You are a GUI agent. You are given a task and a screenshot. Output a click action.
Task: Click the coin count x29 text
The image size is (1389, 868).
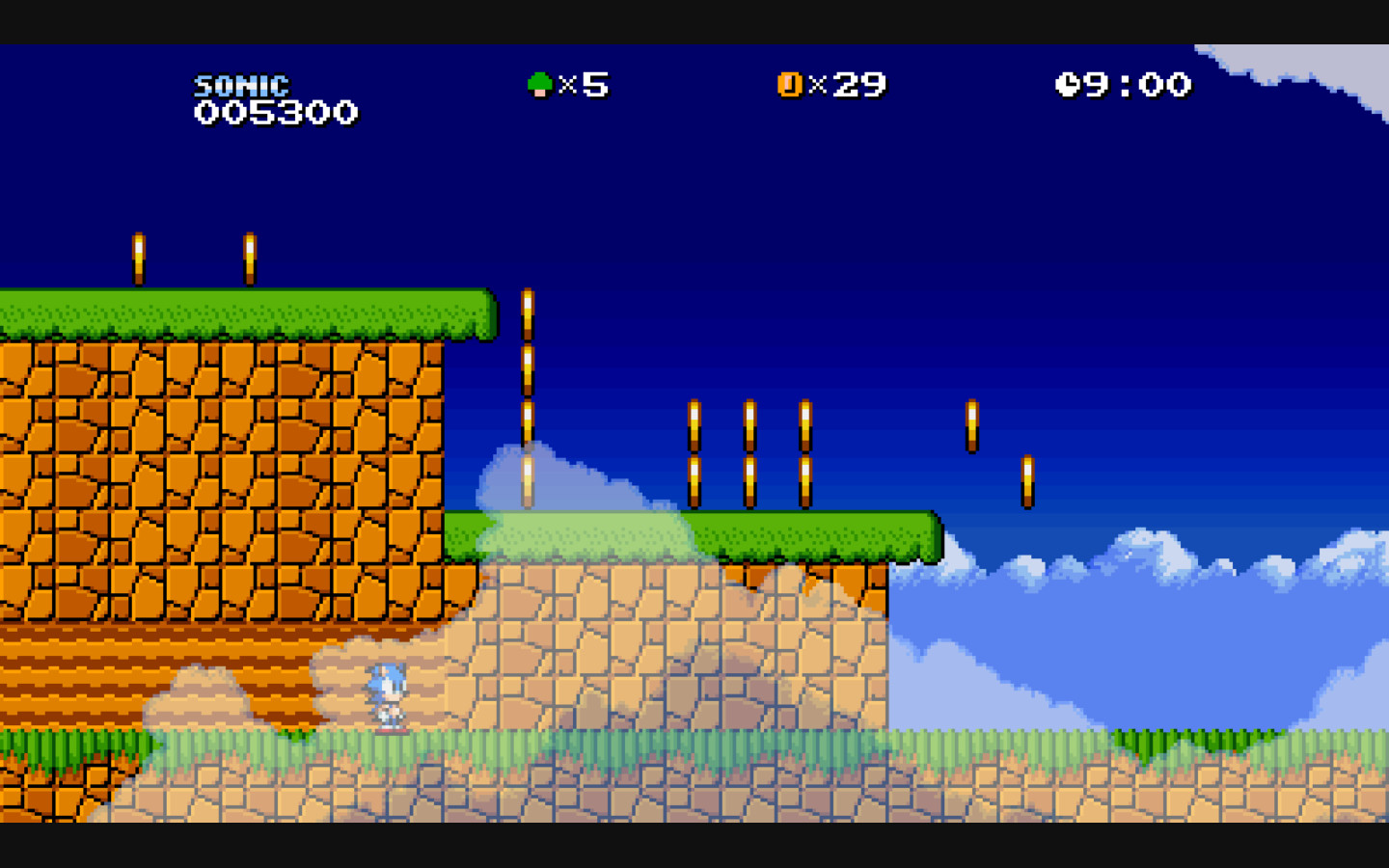(x=851, y=86)
